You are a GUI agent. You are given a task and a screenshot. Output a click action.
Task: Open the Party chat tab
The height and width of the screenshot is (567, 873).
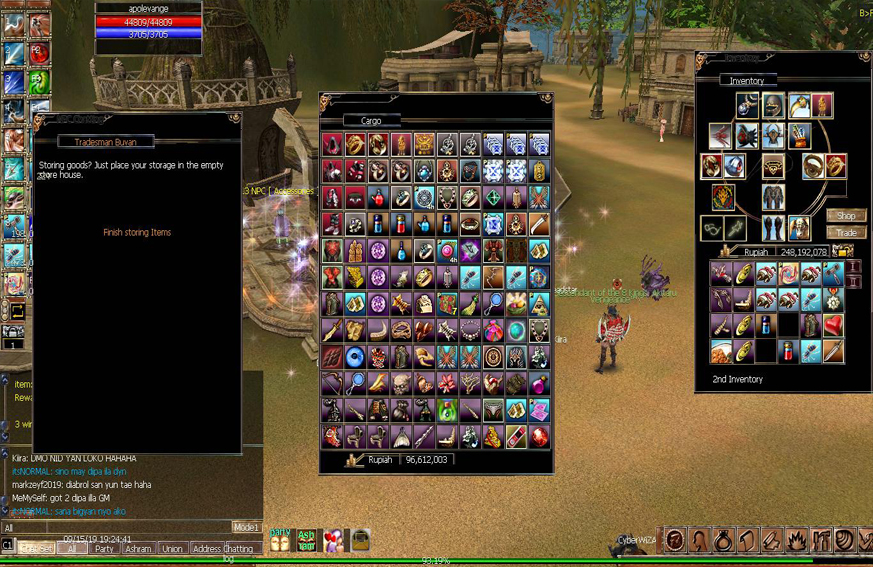(104, 549)
